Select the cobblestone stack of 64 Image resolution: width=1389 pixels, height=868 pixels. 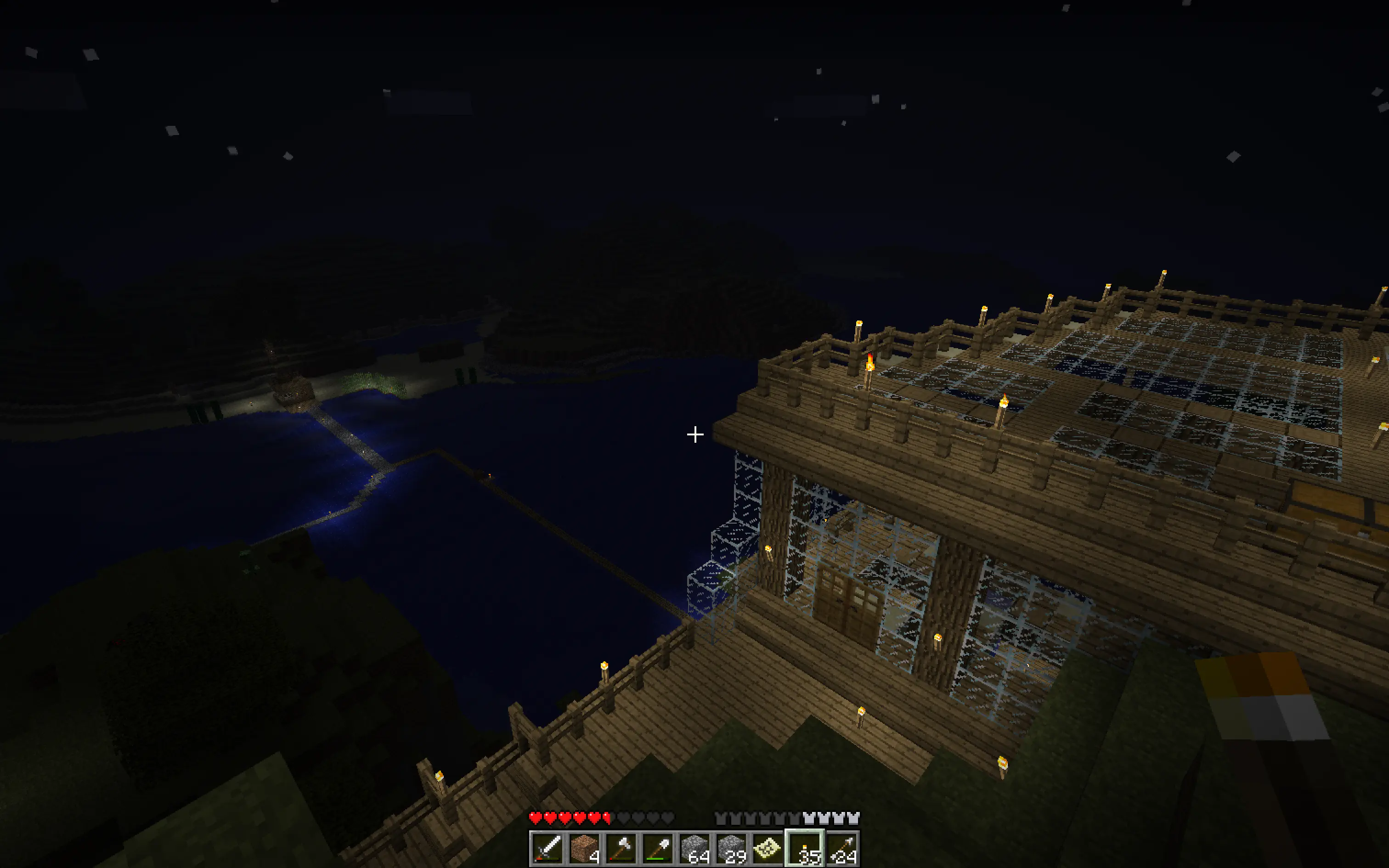click(x=695, y=849)
